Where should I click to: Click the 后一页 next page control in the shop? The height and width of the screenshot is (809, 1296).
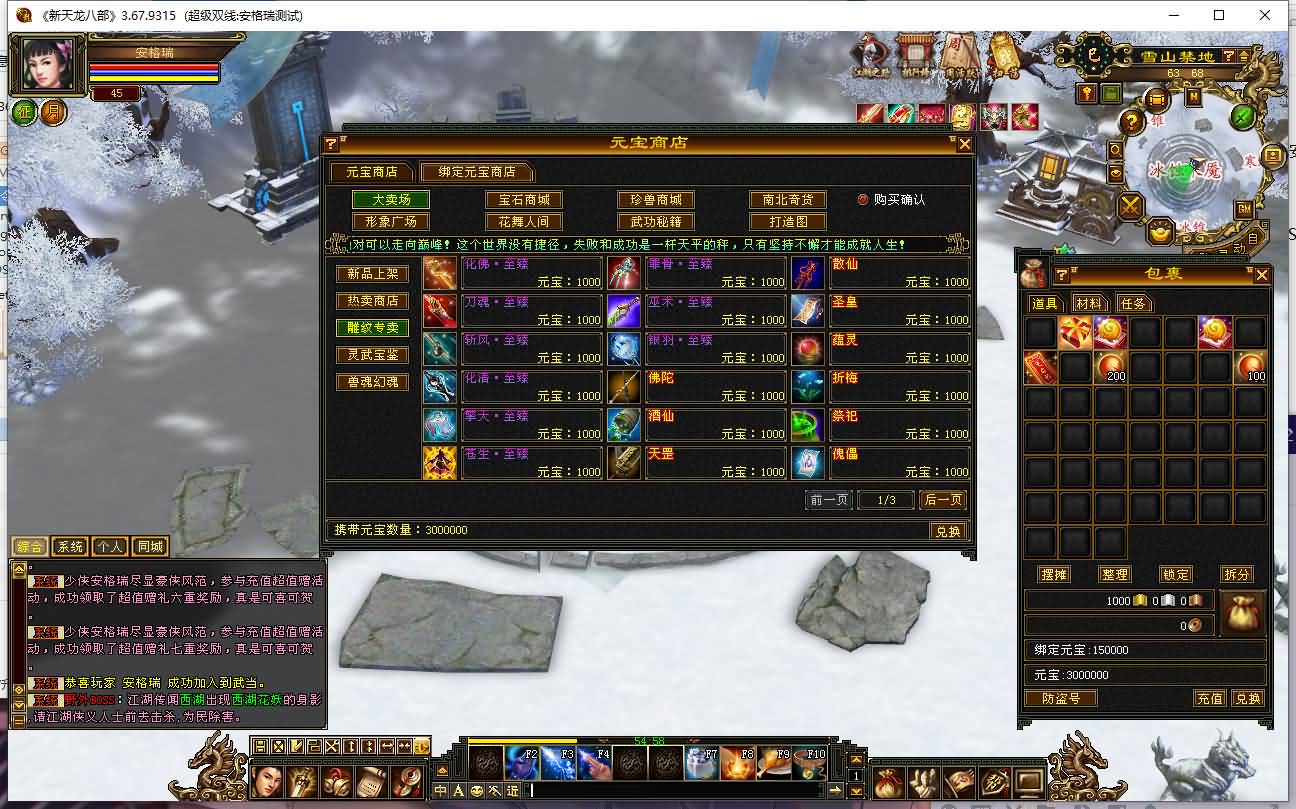pyautogui.click(x=941, y=499)
